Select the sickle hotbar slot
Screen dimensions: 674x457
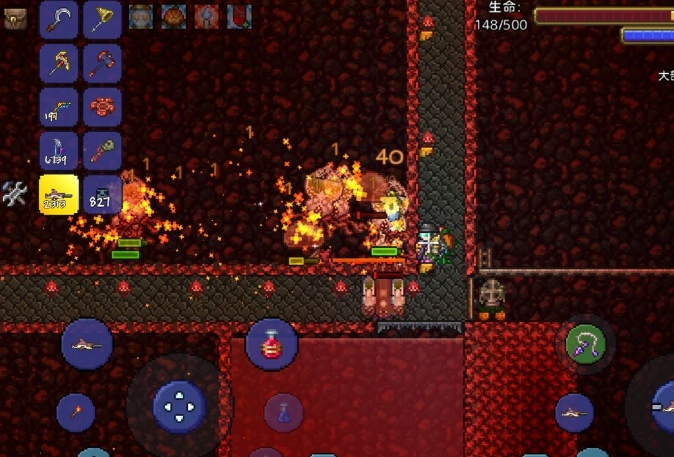(59, 18)
